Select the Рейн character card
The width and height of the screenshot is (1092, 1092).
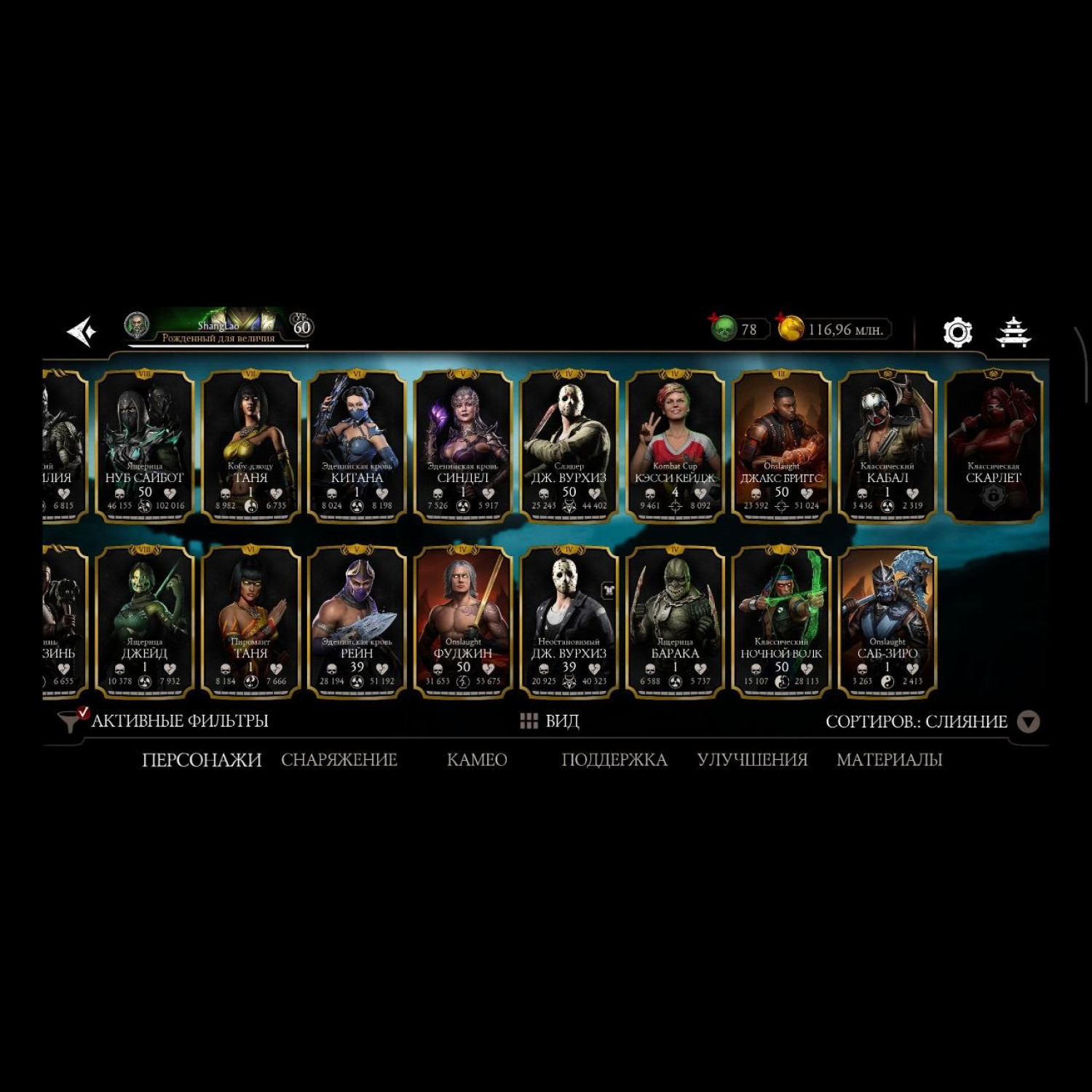tap(357, 622)
